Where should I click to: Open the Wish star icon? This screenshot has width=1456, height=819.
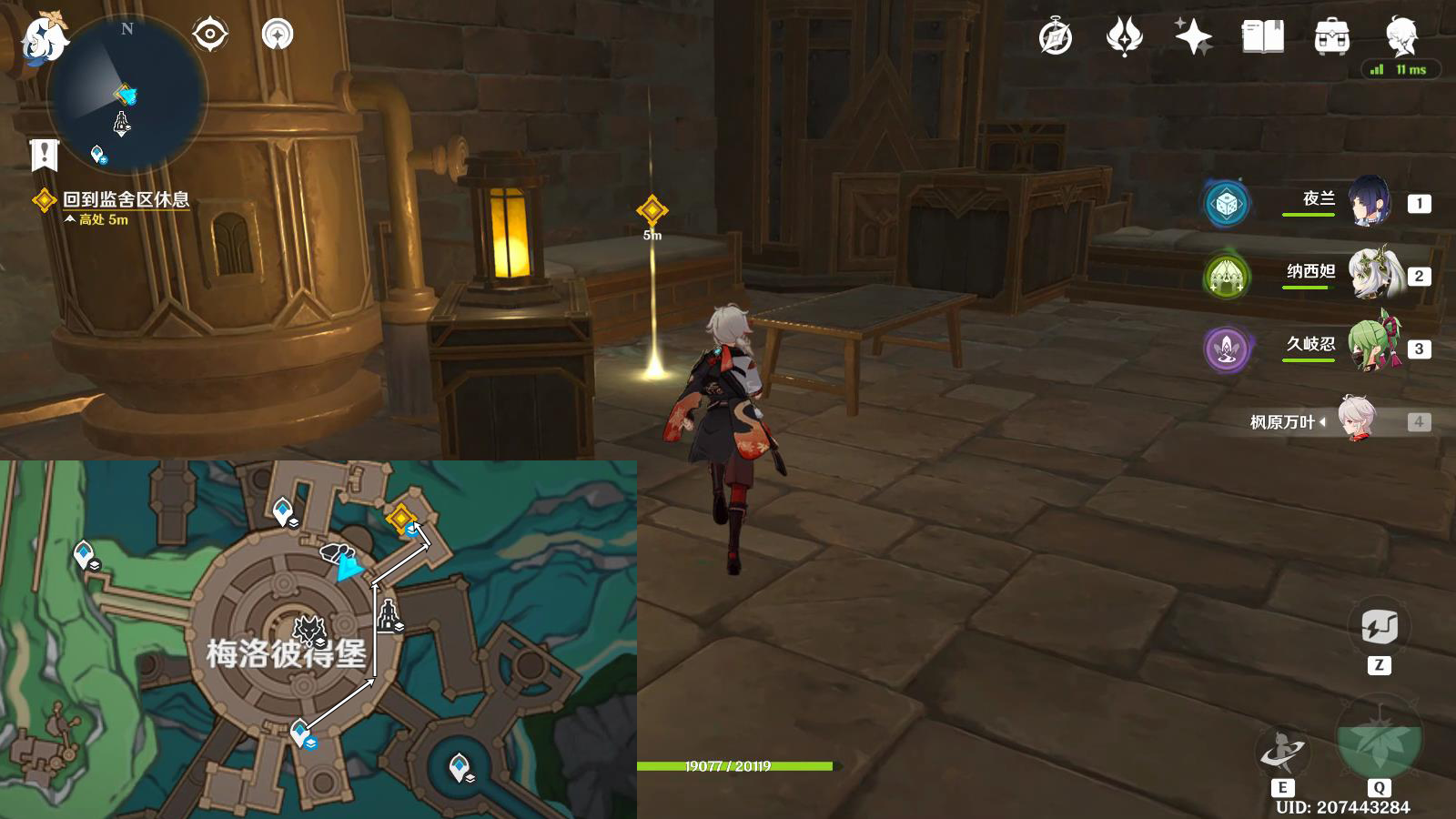1193,37
